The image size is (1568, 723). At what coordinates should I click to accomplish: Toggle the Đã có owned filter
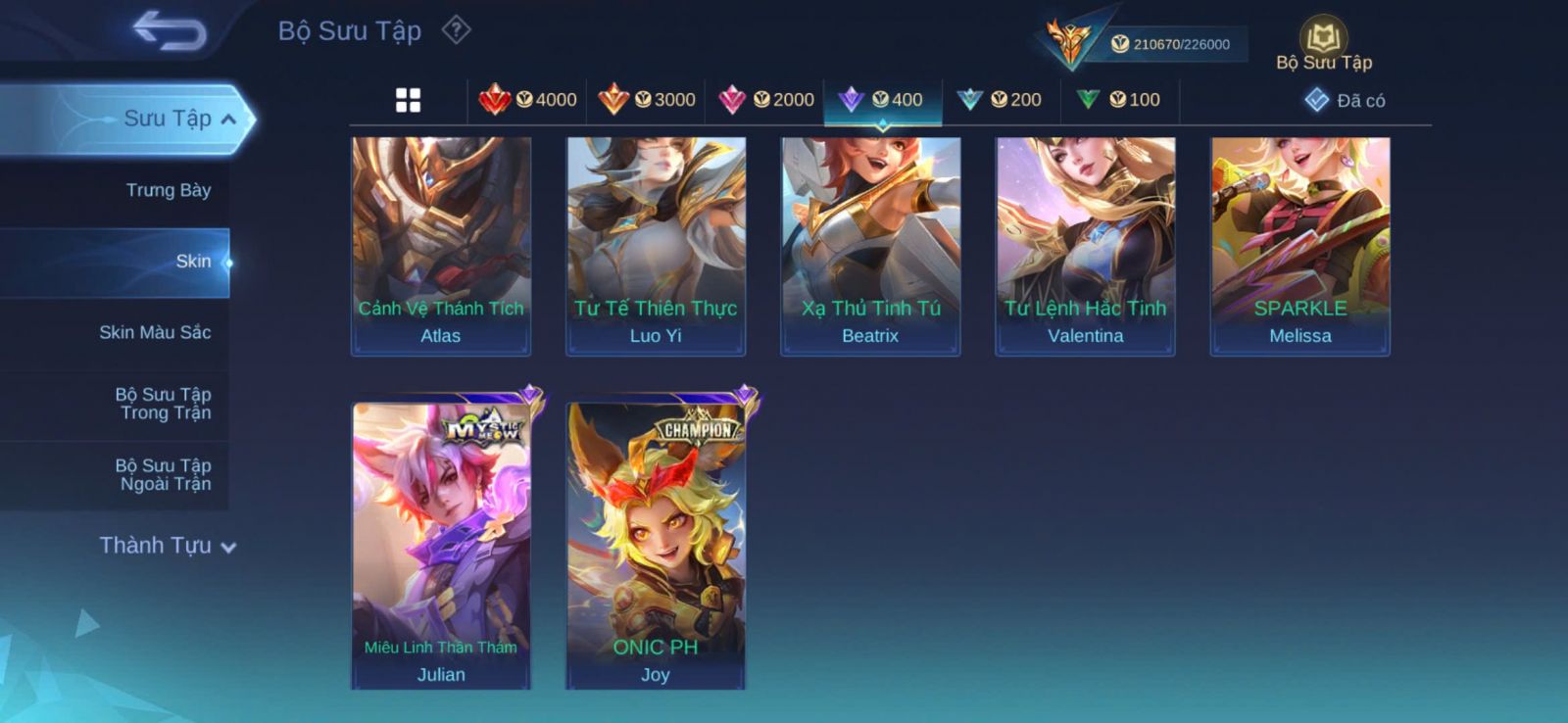[x=1345, y=100]
